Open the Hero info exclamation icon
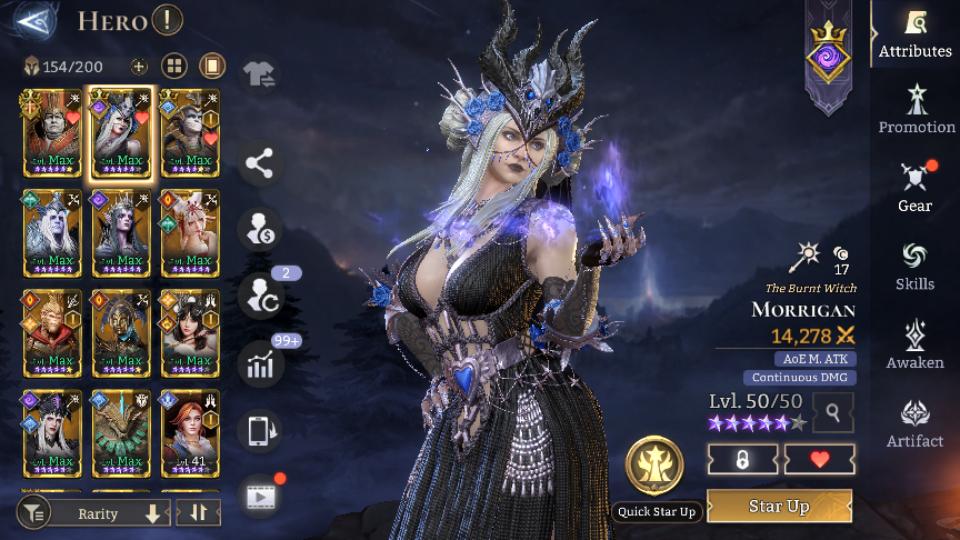 (167, 20)
